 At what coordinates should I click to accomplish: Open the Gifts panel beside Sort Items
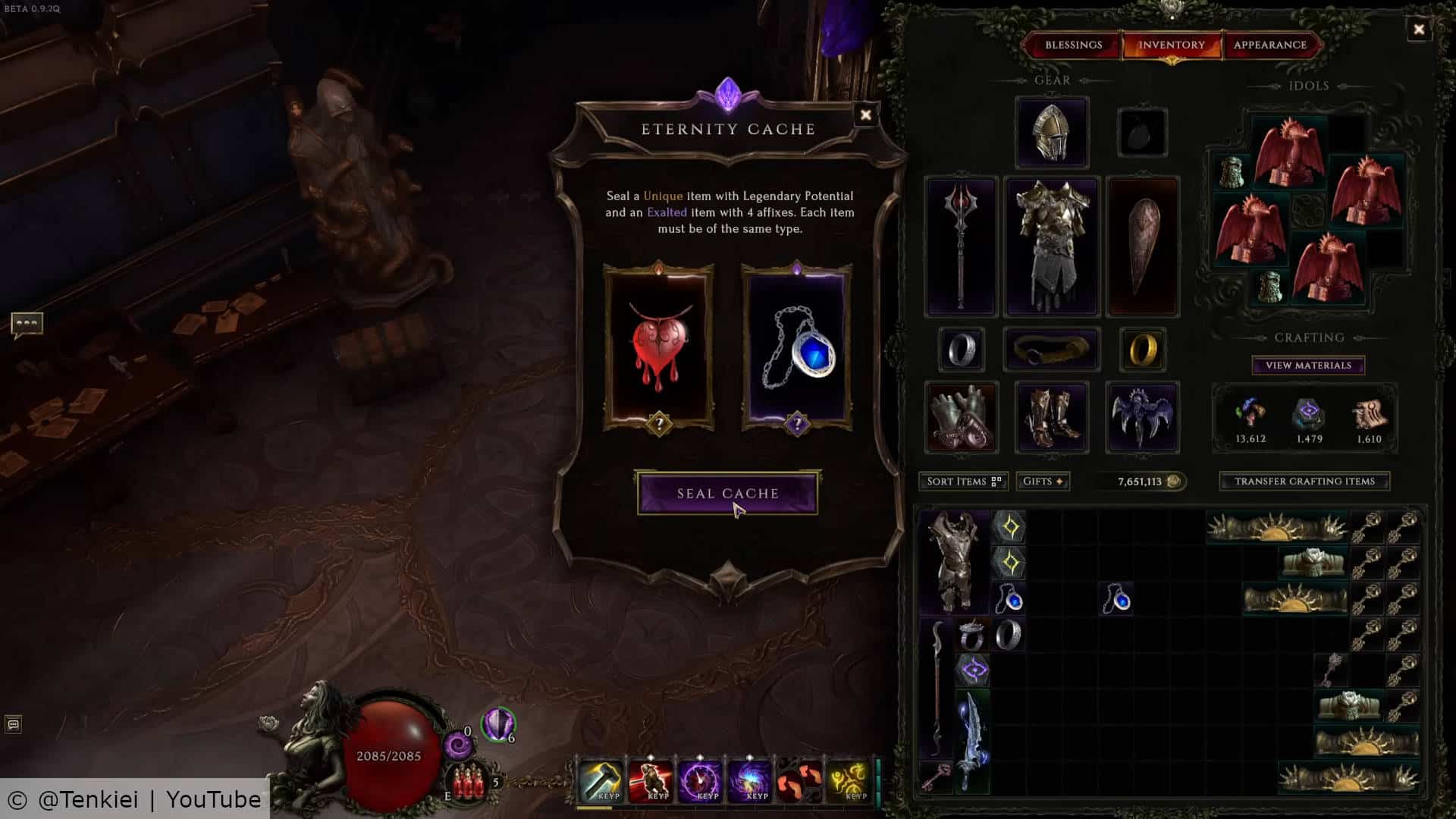pos(1042,481)
